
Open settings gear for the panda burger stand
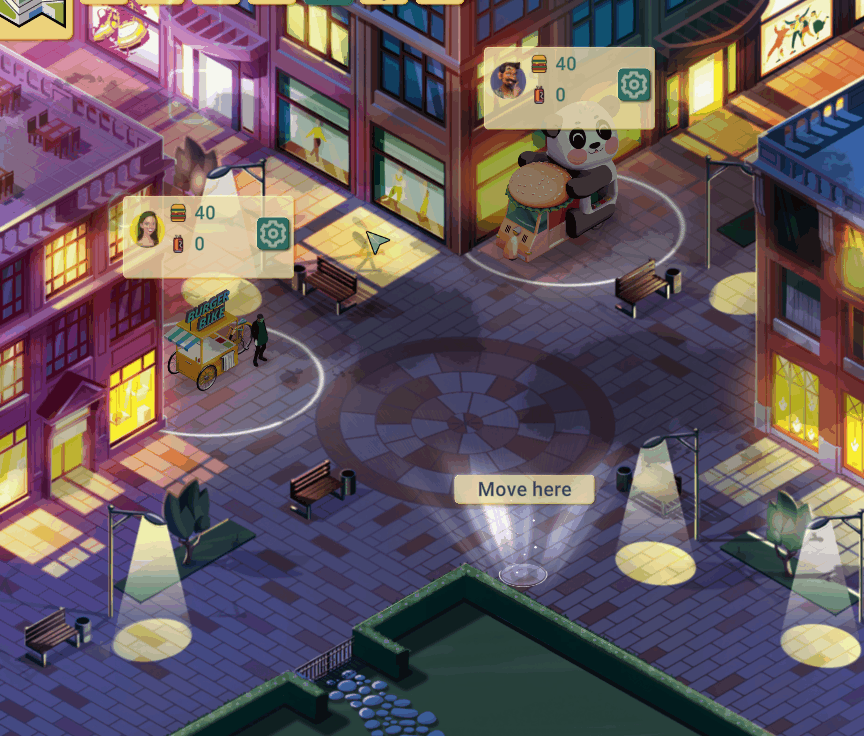click(x=634, y=85)
